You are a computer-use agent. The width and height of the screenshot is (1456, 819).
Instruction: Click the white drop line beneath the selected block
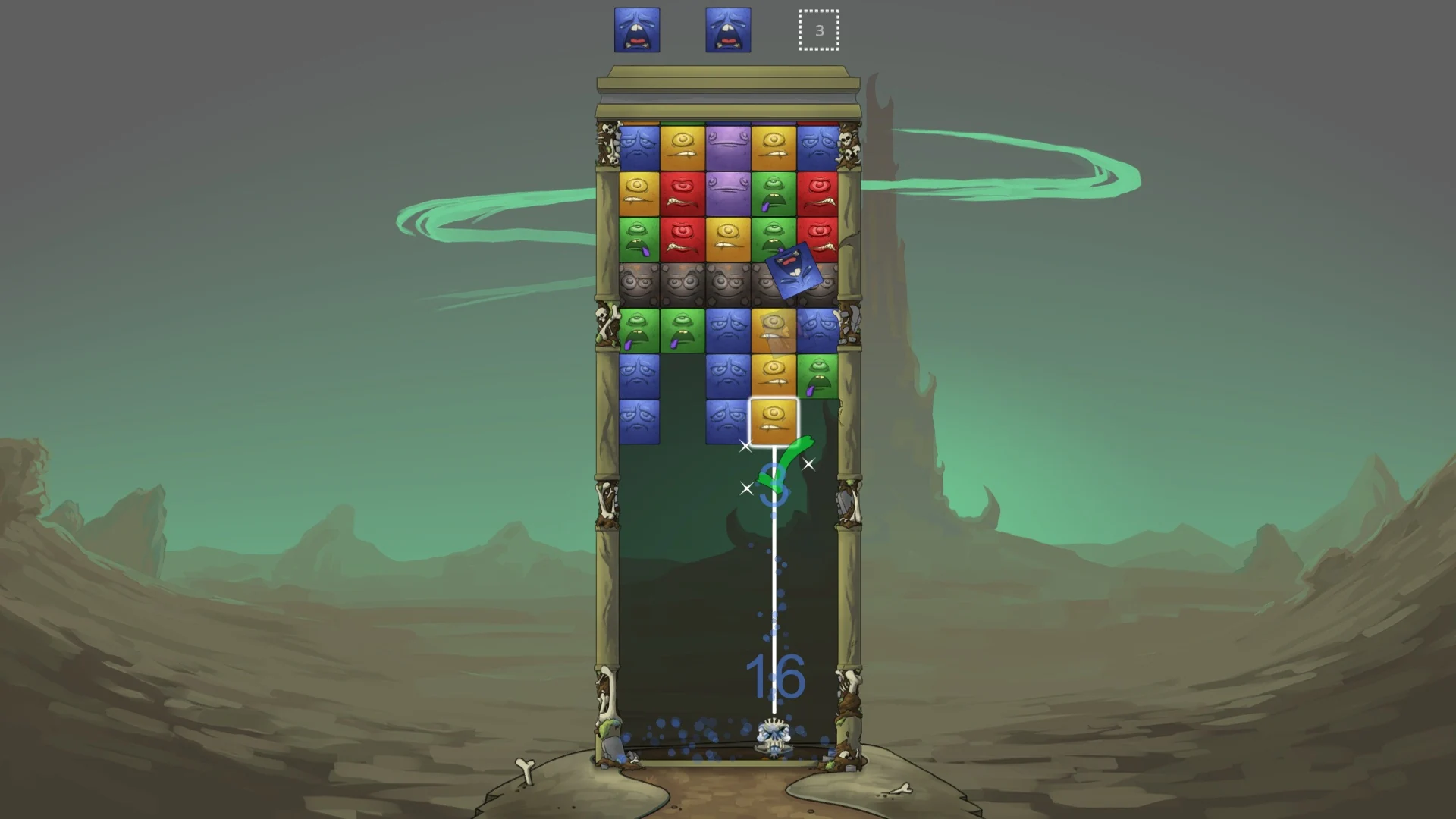[773, 569]
